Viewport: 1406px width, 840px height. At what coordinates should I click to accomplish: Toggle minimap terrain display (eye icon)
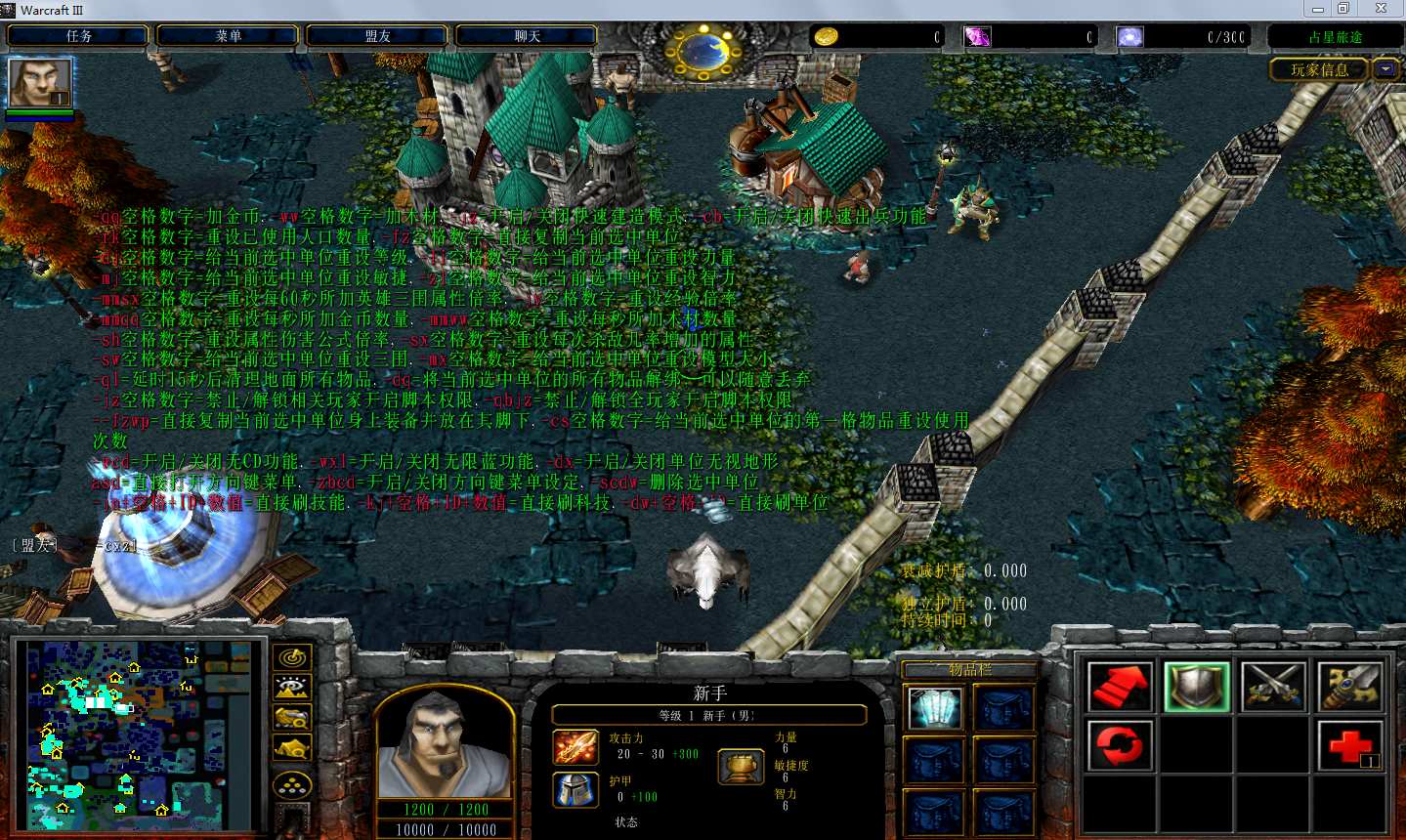point(292,688)
